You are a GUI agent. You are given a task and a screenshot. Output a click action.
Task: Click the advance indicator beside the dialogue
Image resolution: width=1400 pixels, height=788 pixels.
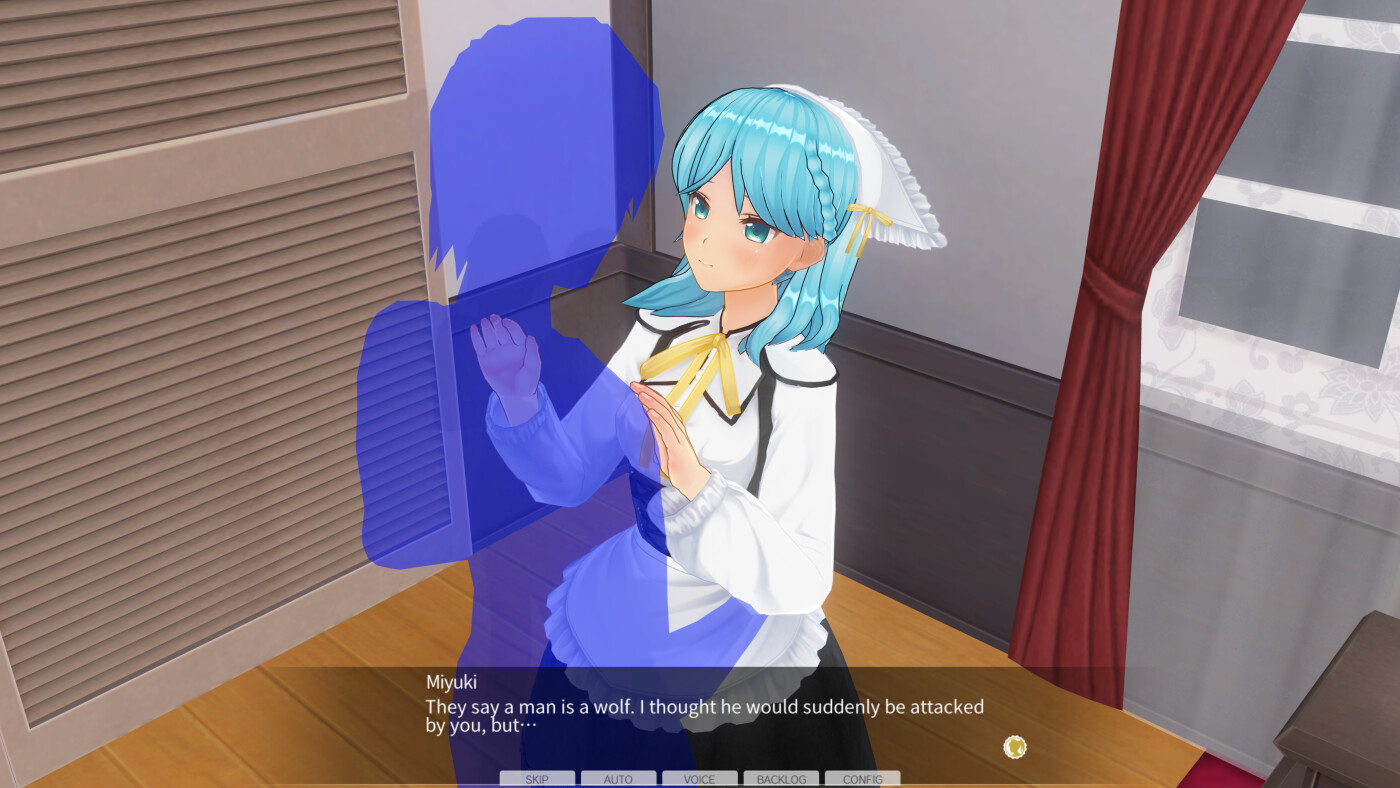pos(1014,747)
